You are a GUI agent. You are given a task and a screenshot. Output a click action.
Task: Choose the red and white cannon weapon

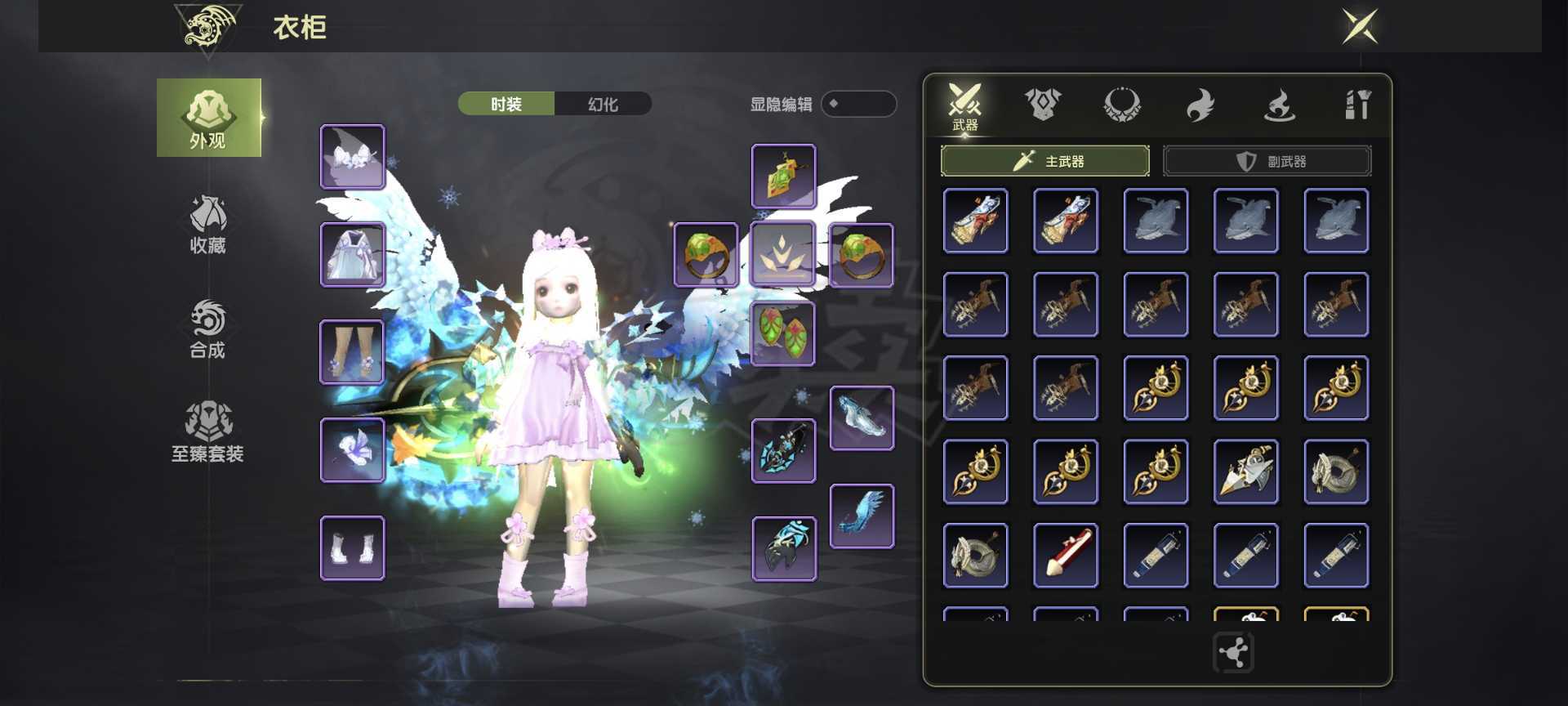coord(1066,555)
